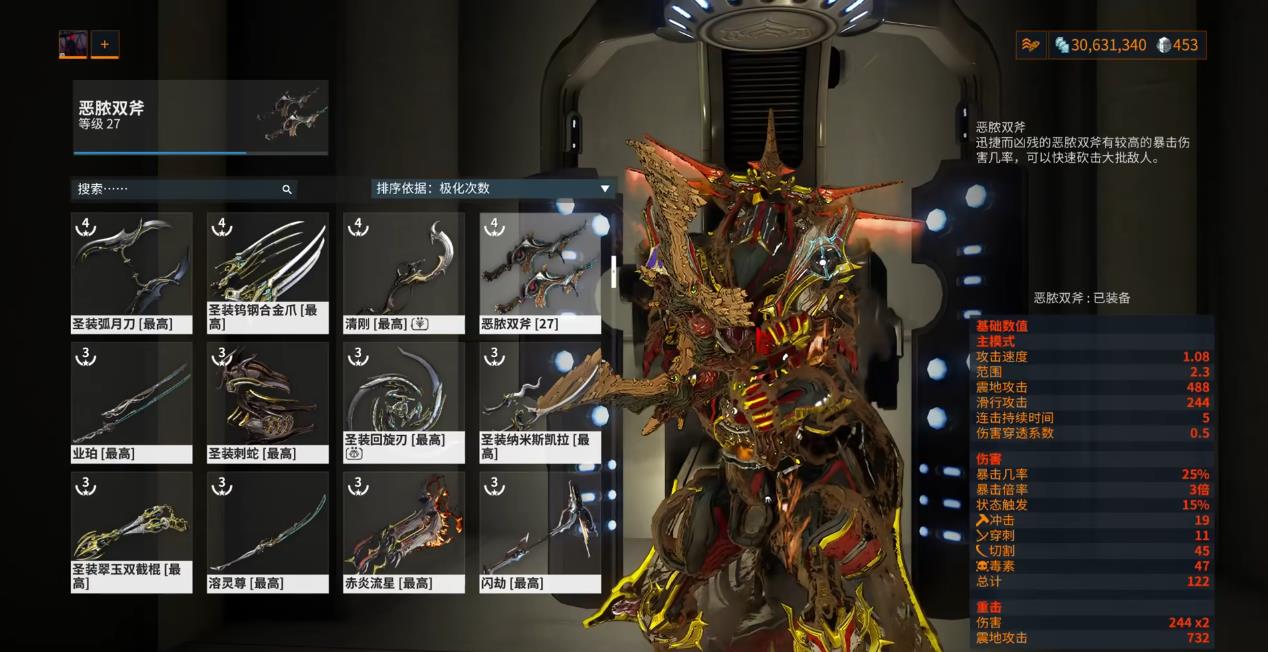Screen dimensions: 1268x652
Task: Select the 圣装翠玉双截棍 weapon tile
Action: coord(130,532)
